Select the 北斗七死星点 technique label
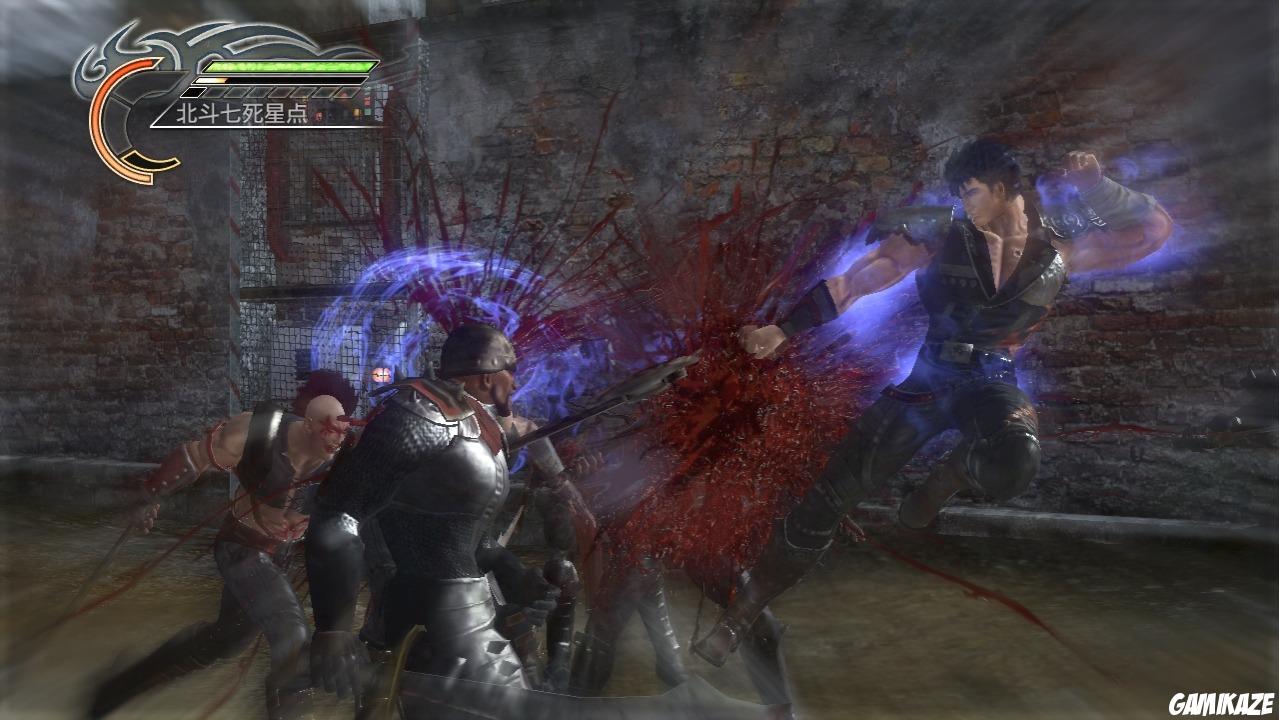 point(240,113)
